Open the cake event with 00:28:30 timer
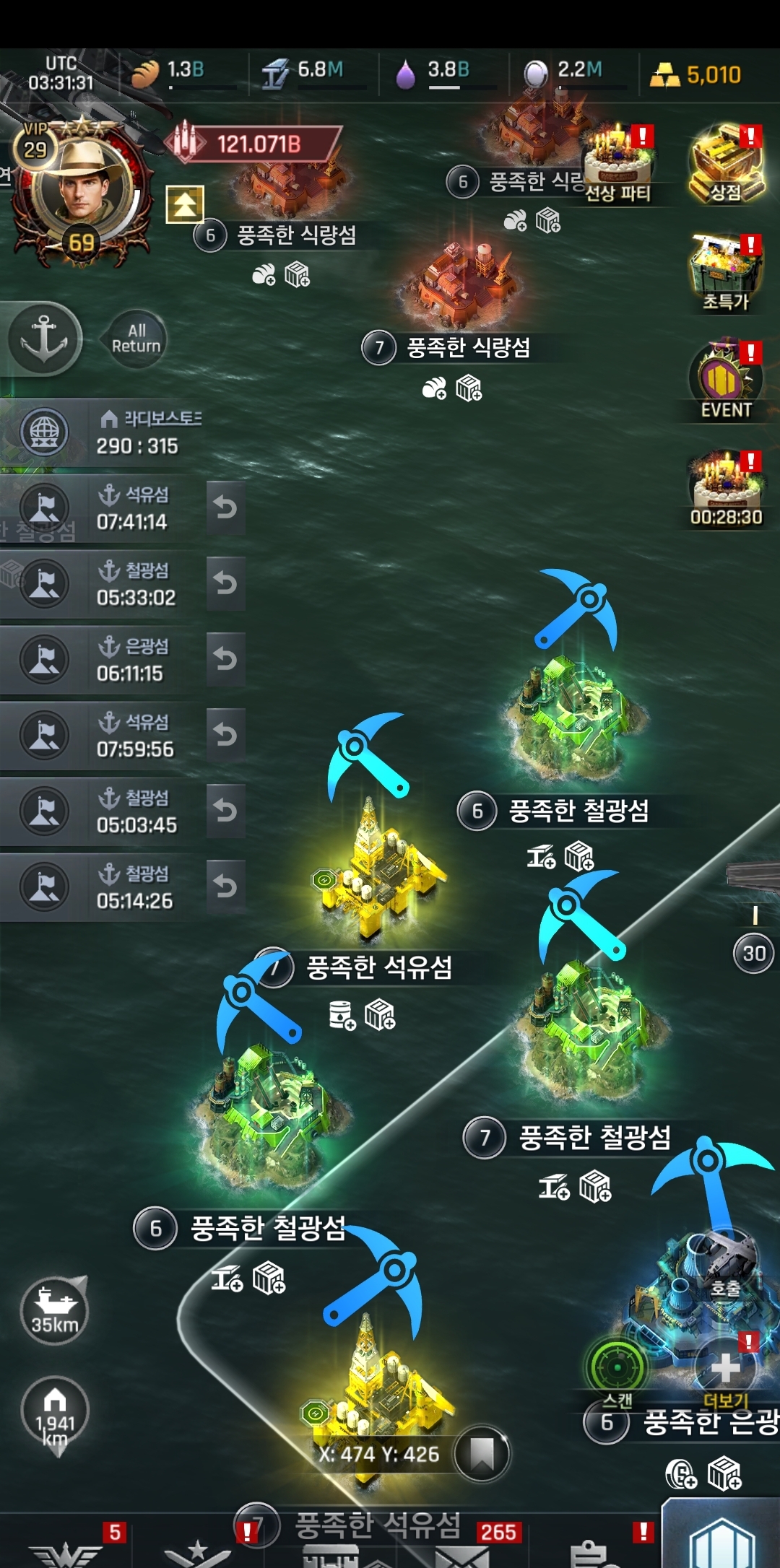The height and width of the screenshot is (1568, 780). point(726,486)
